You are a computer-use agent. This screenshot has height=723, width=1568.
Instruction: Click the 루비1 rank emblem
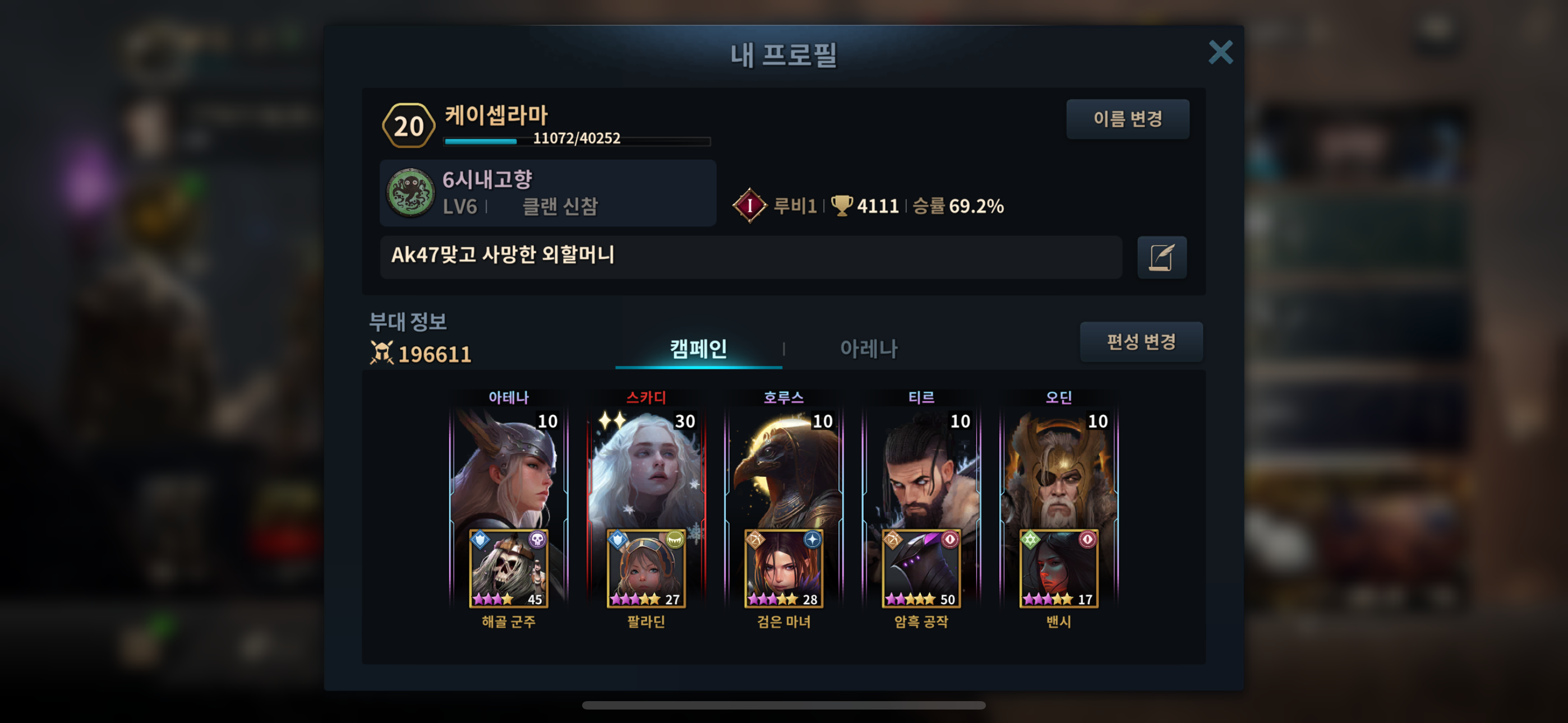pos(749,206)
